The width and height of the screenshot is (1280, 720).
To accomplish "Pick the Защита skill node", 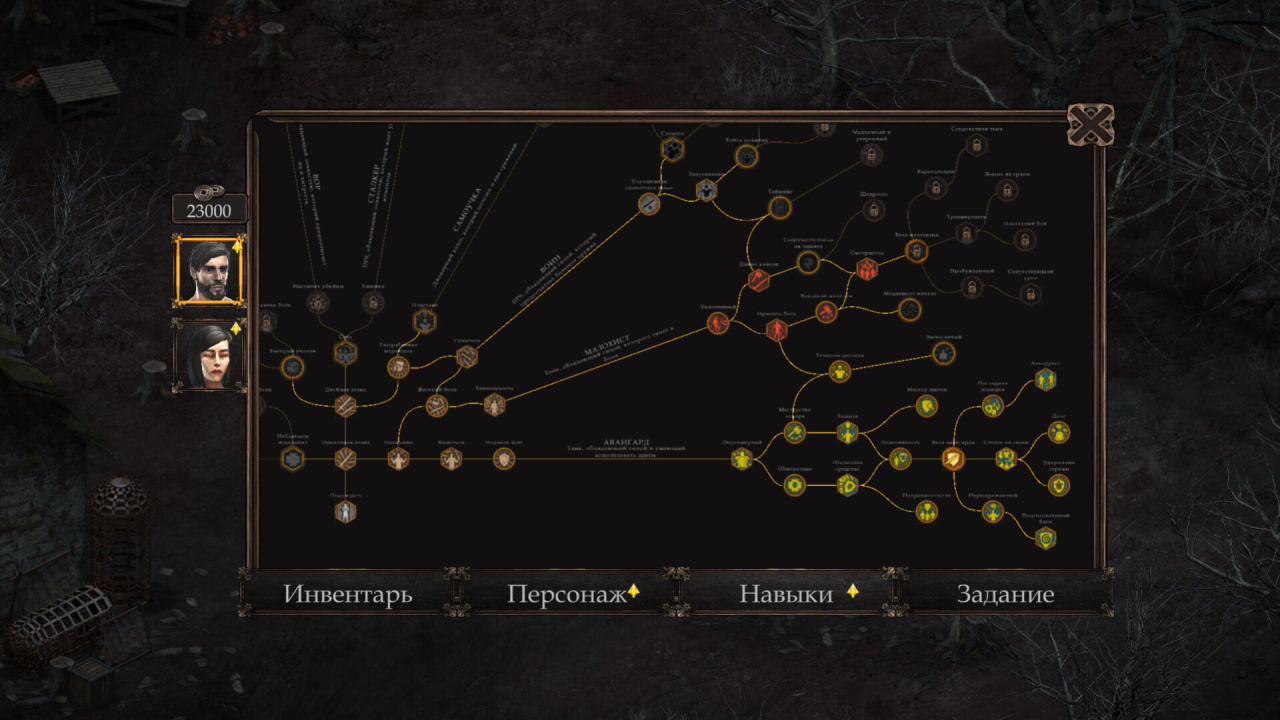I will tap(847, 432).
